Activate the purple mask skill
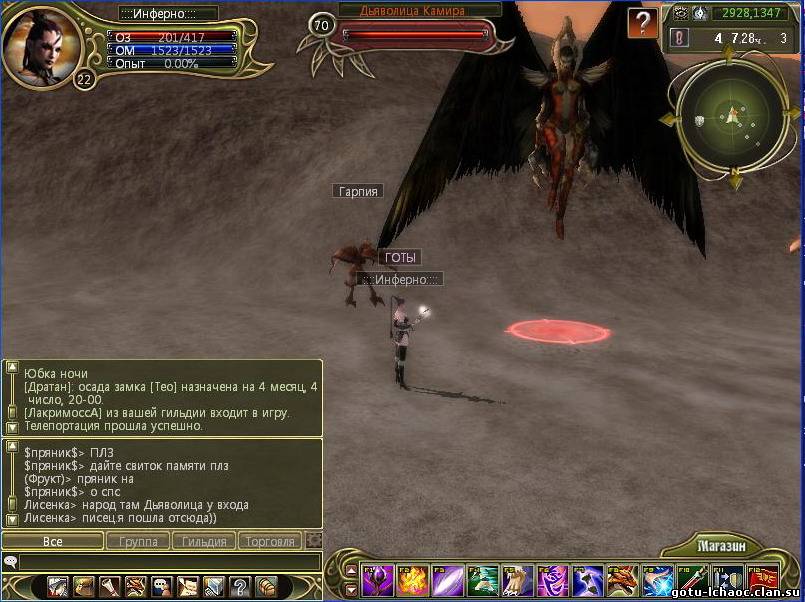This screenshot has height=602, width=805. tap(552, 580)
